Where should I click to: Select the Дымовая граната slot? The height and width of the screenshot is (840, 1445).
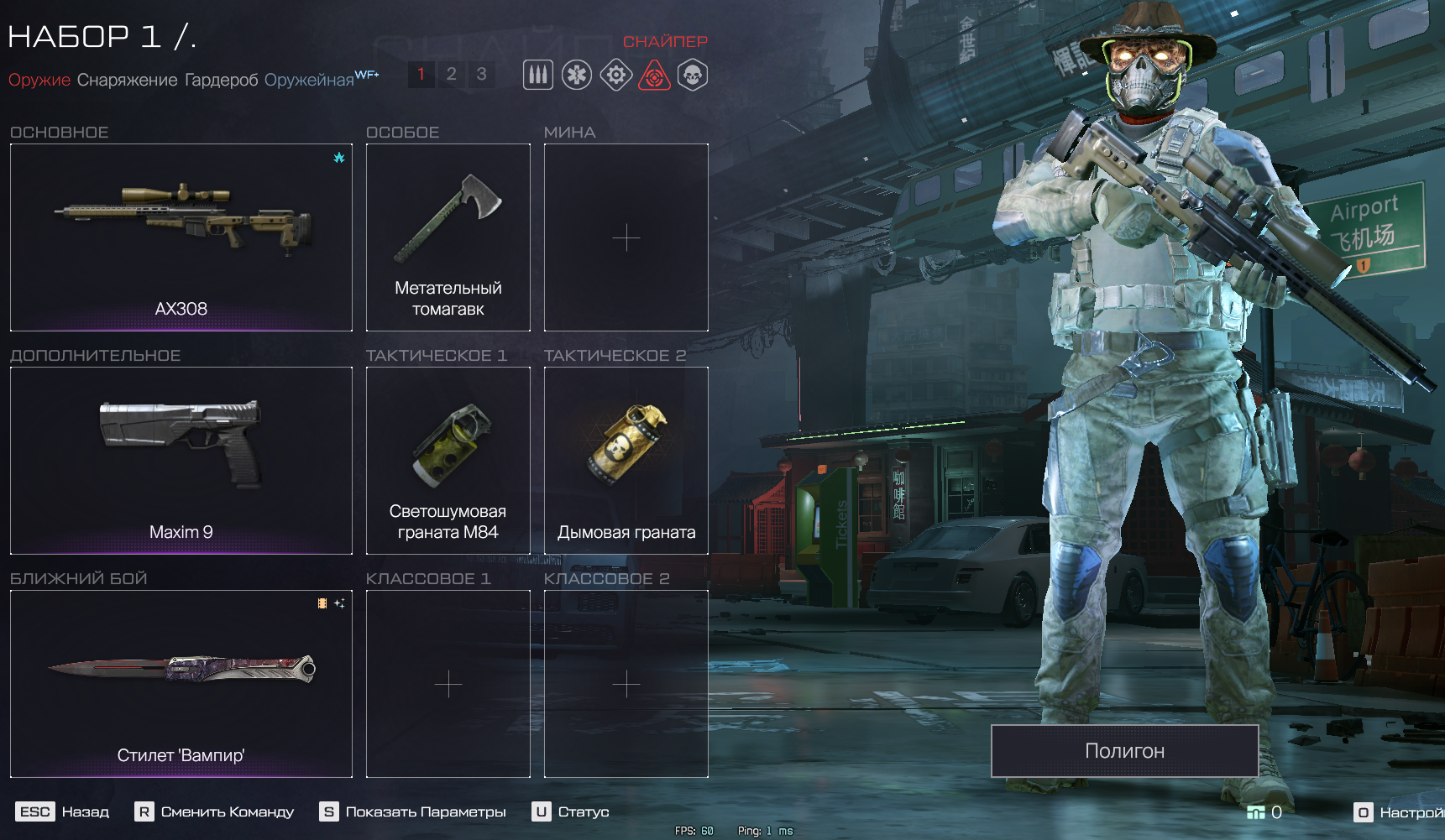(x=626, y=461)
